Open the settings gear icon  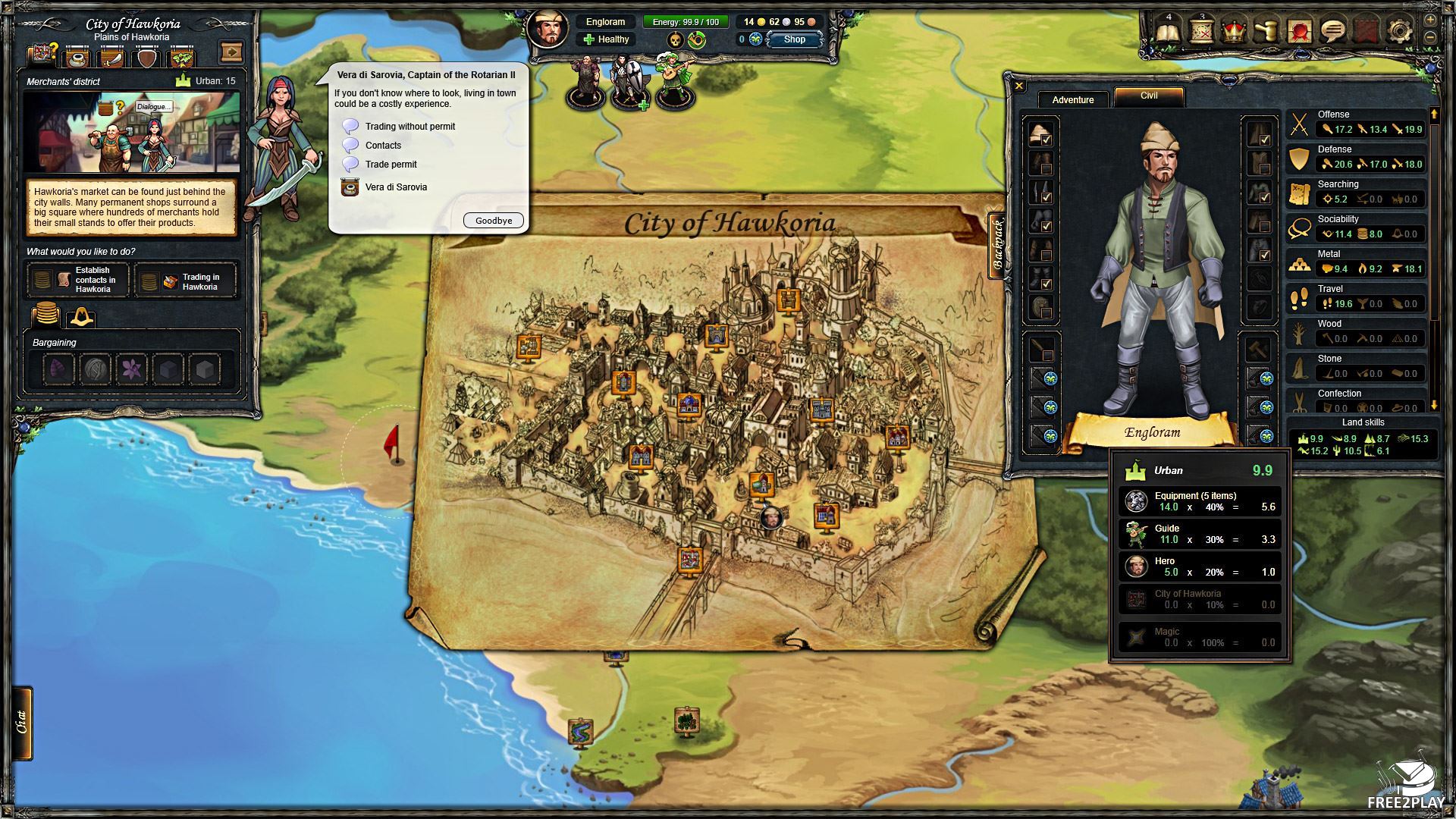pyautogui.click(x=1399, y=32)
